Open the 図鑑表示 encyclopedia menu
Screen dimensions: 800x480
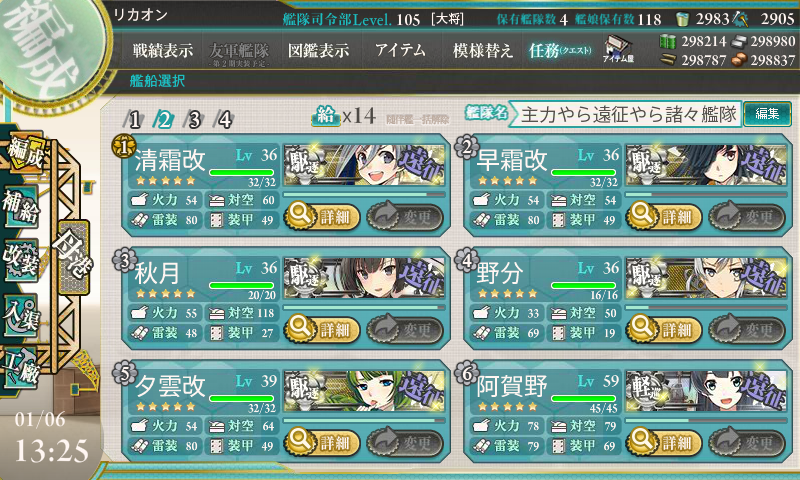point(316,50)
